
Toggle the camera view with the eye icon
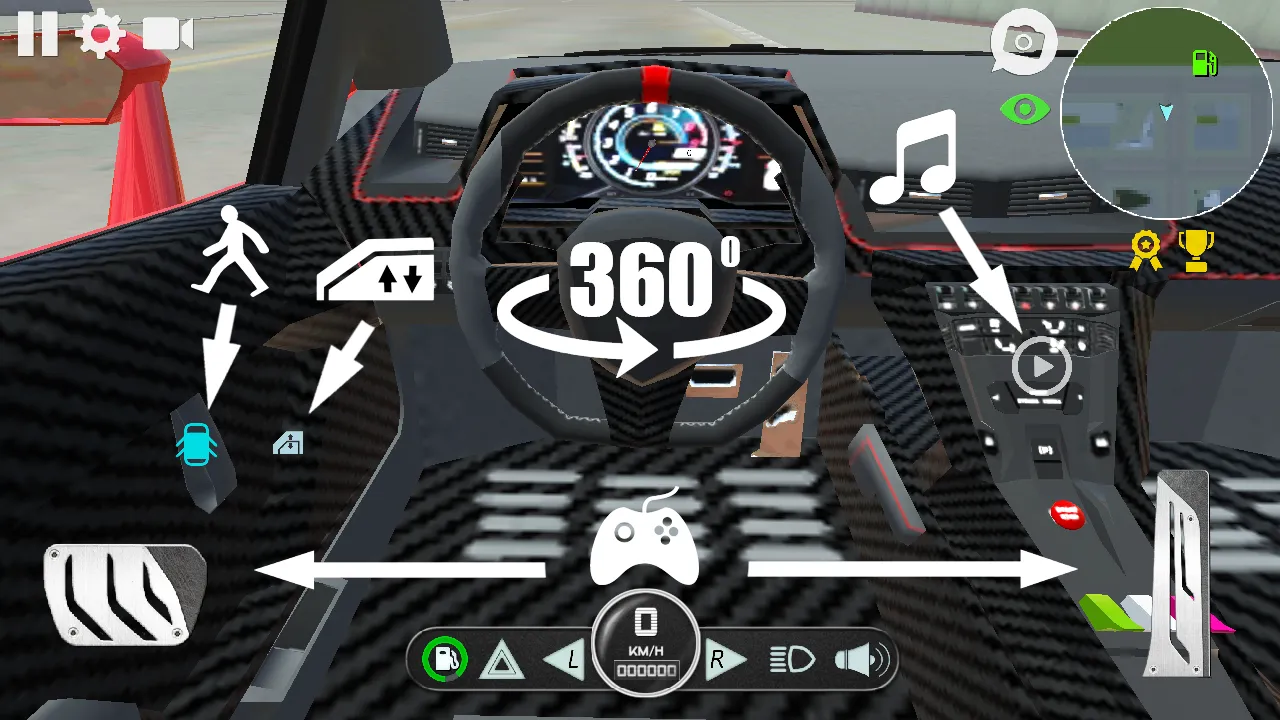(1024, 107)
